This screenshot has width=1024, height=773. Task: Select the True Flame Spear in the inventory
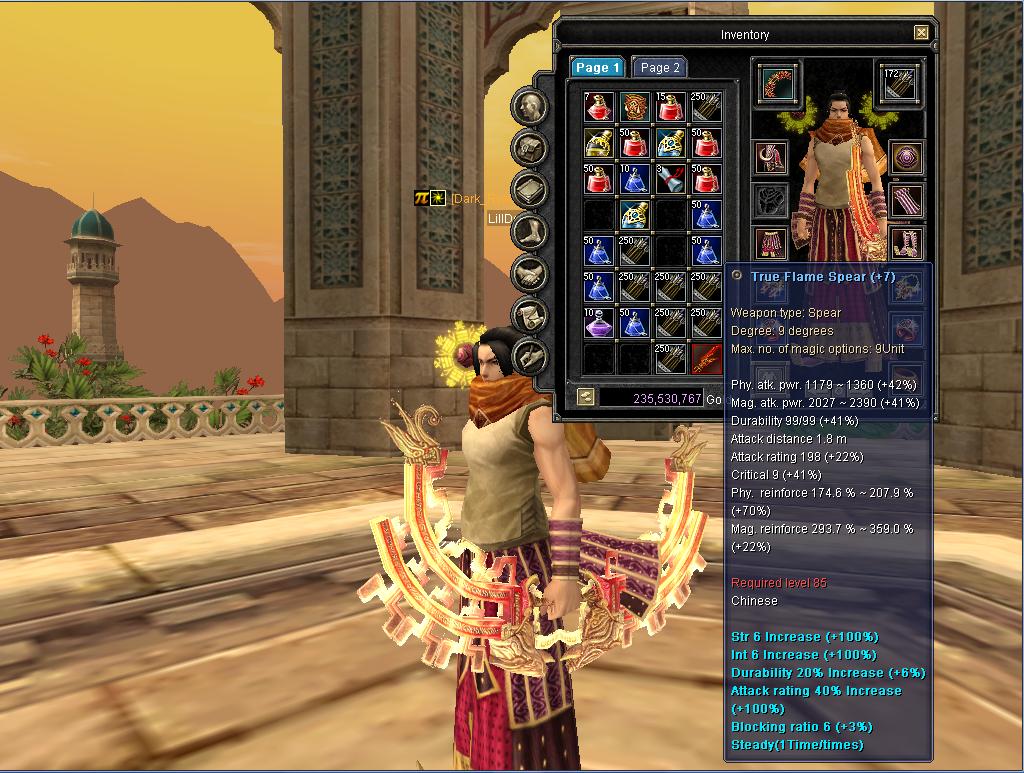(x=706, y=357)
